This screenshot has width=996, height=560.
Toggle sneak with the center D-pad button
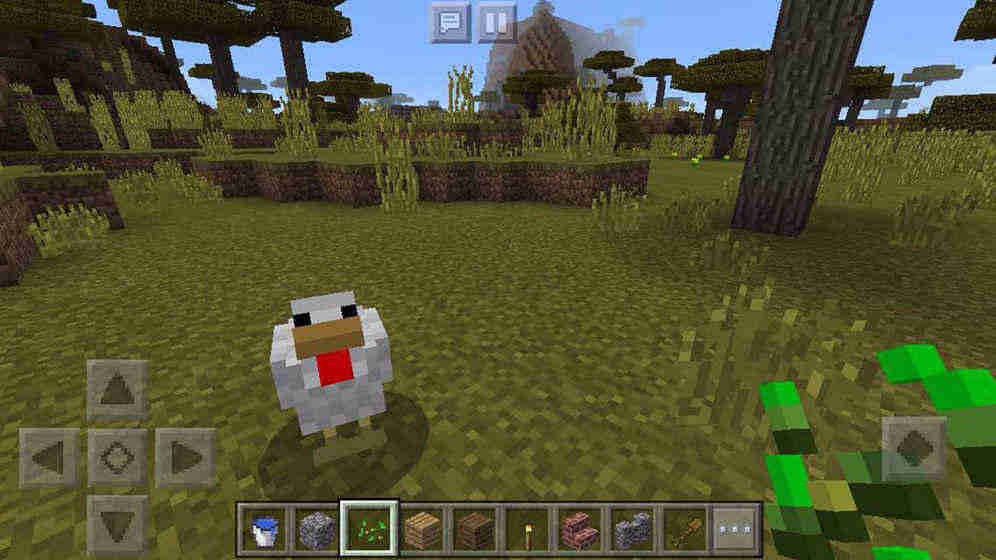pos(117,458)
